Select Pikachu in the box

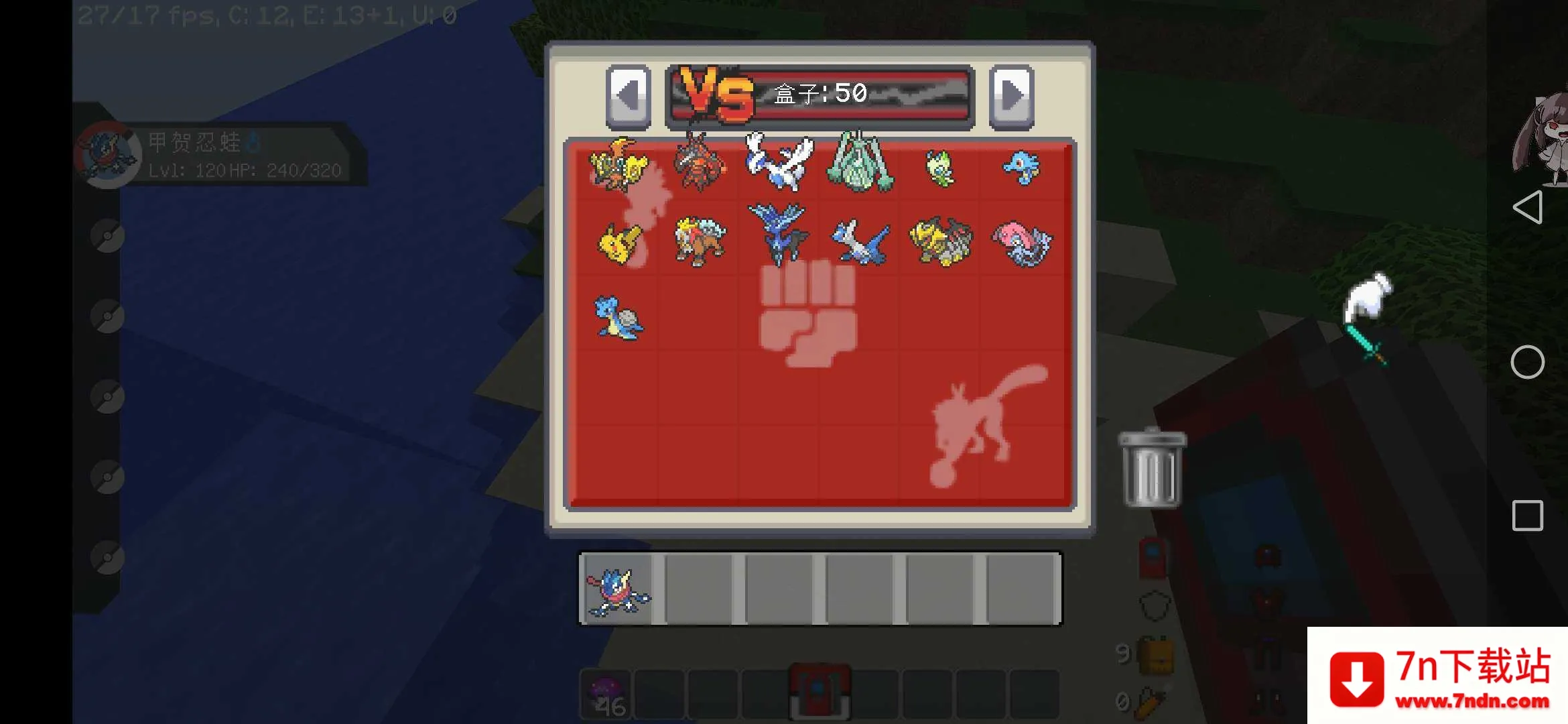[618, 243]
